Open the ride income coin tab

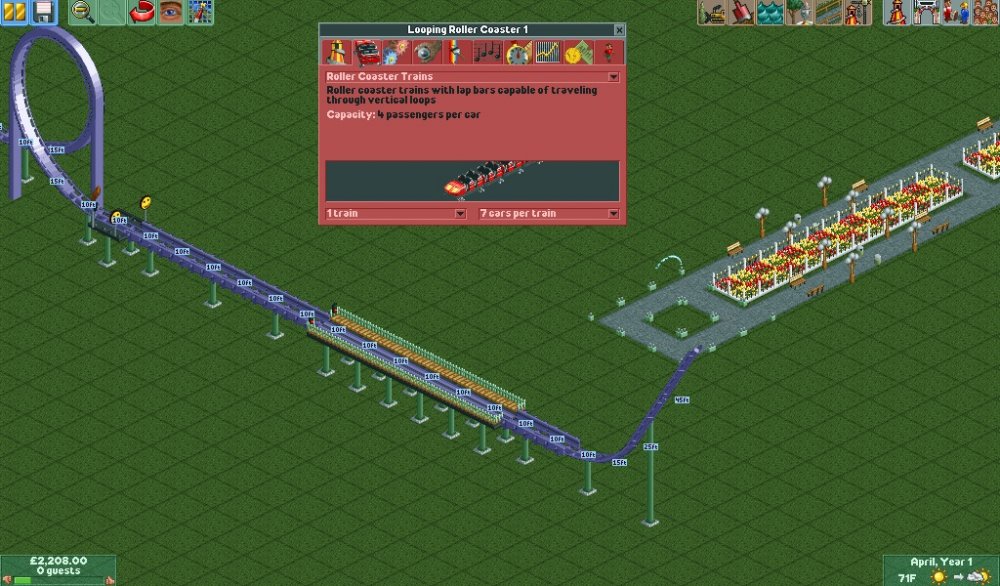(x=577, y=53)
